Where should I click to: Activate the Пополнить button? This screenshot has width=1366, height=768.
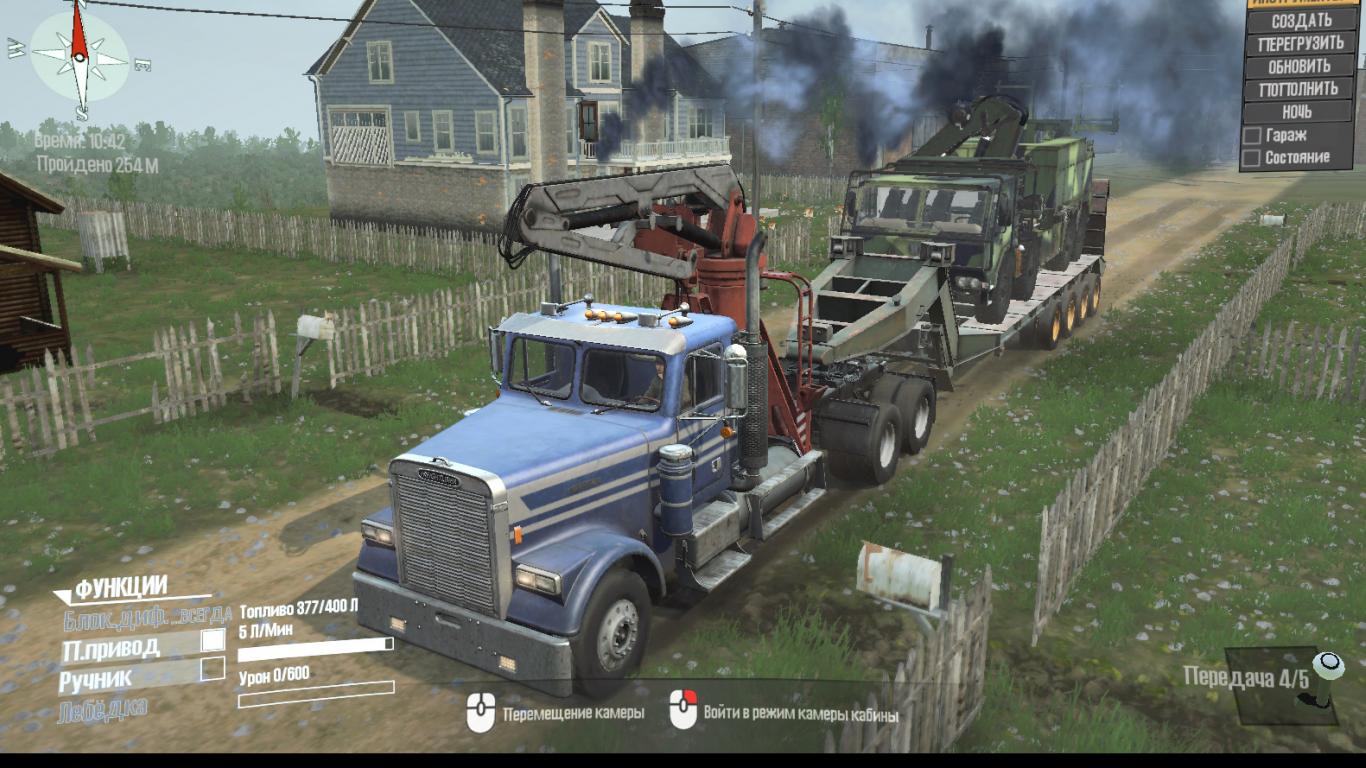click(x=1301, y=89)
